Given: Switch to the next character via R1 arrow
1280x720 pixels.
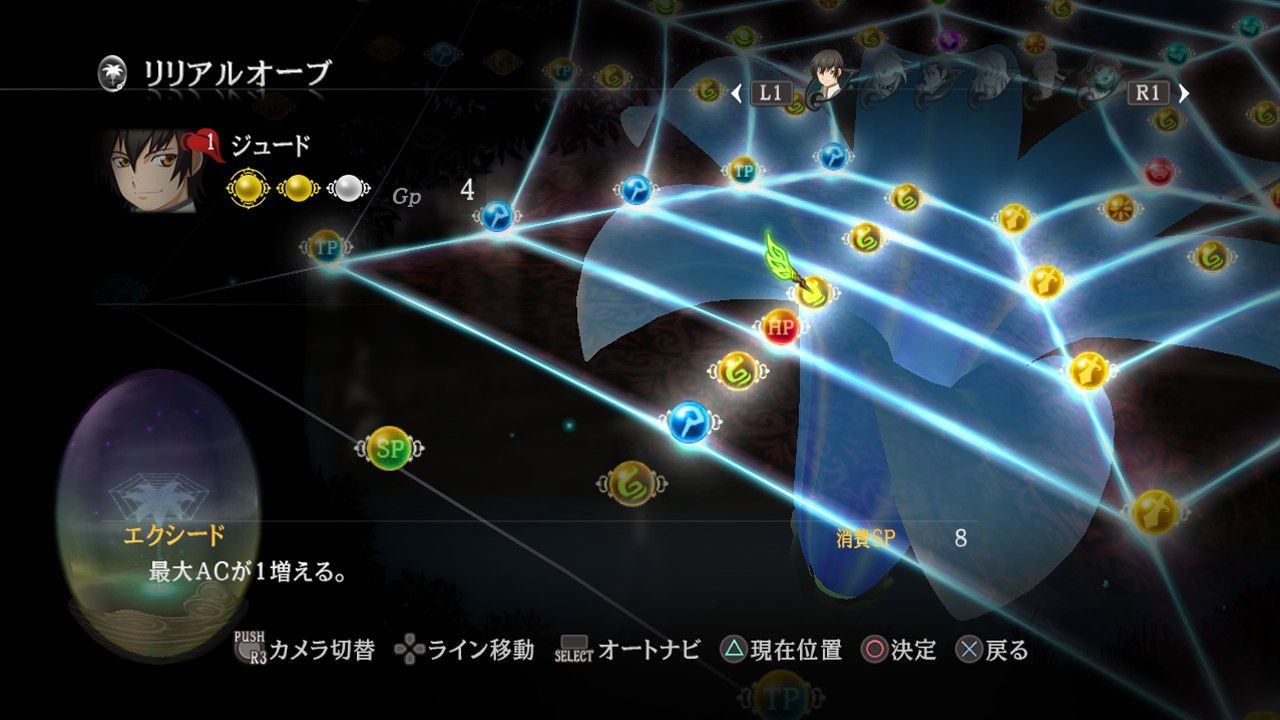Looking at the screenshot, I should (x=1185, y=92).
